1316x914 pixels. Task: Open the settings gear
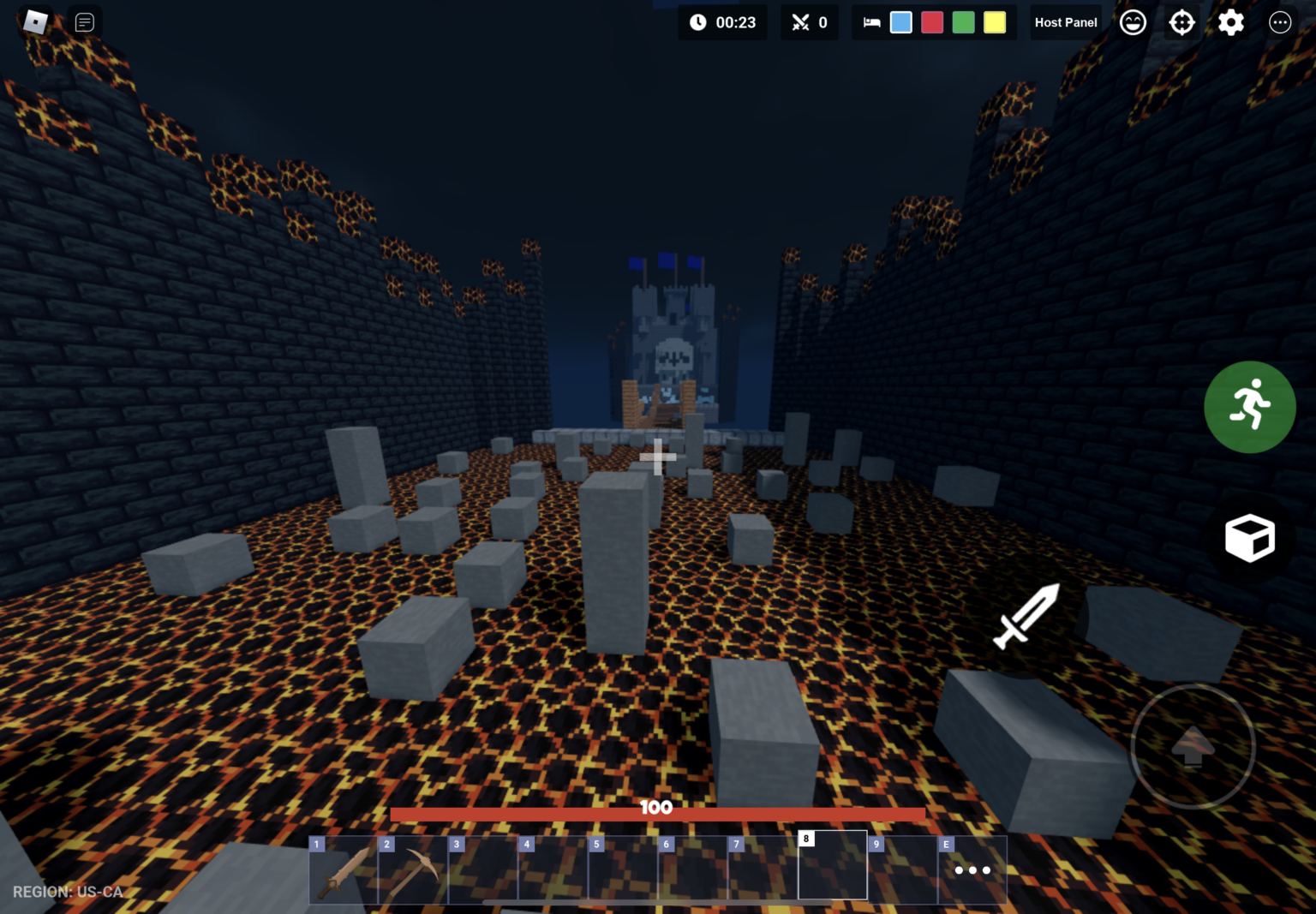point(1230,22)
